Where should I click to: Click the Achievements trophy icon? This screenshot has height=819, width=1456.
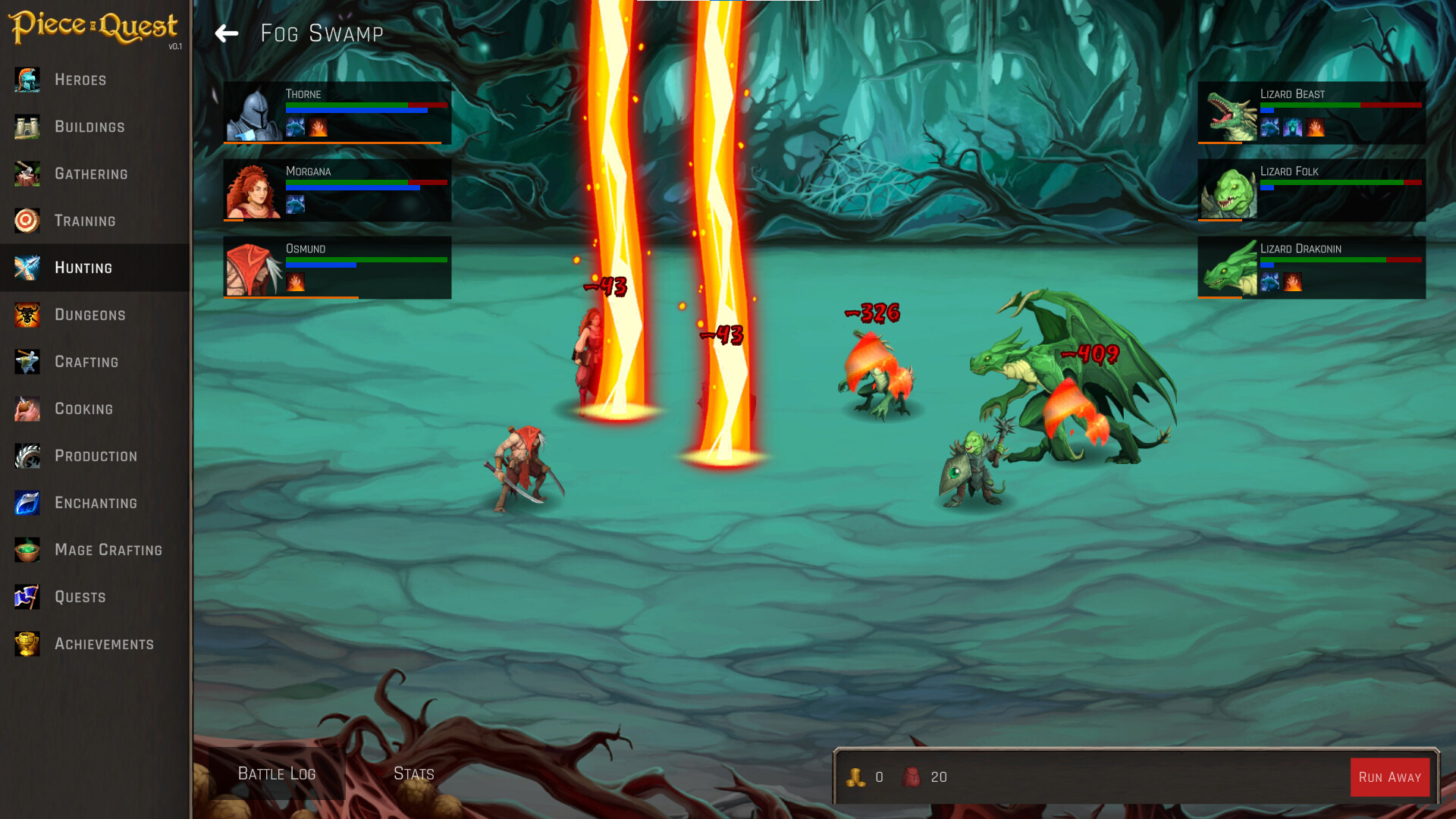(x=27, y=644)
